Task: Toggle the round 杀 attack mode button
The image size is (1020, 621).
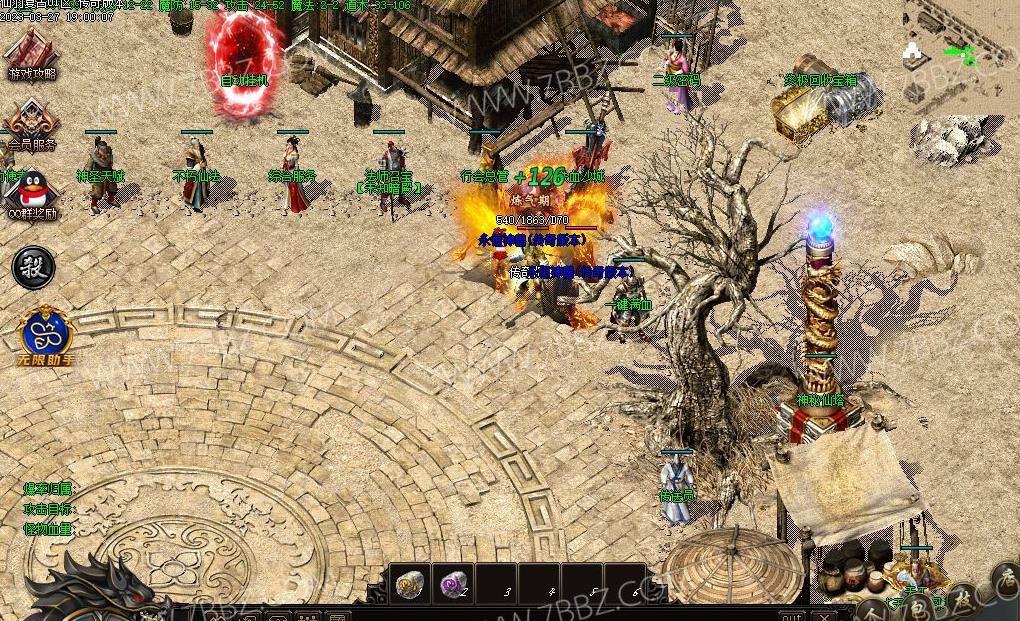Action: click(32, 268)
